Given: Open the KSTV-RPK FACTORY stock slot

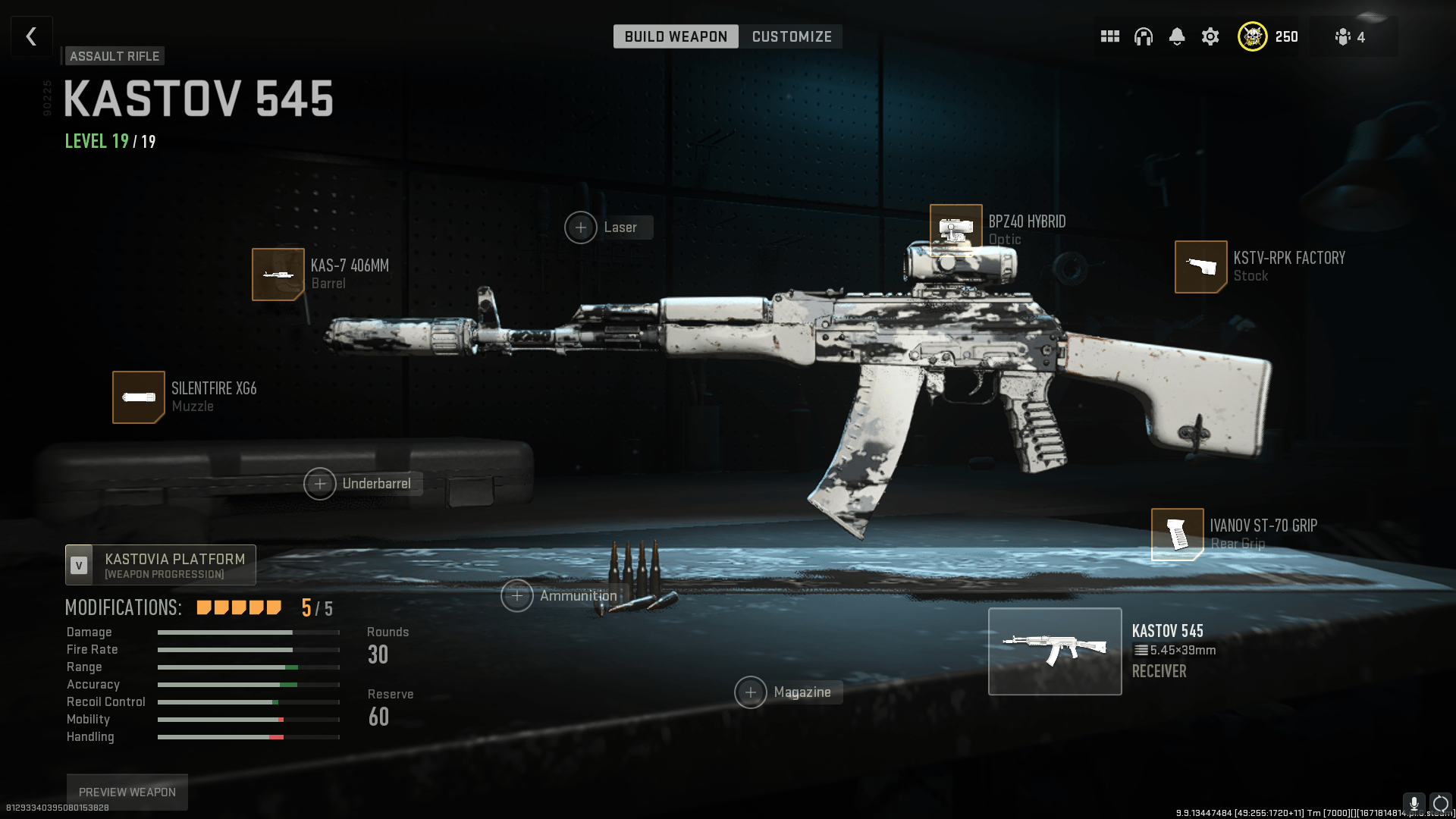Looking at the screenshot, I should point(1201,267).
